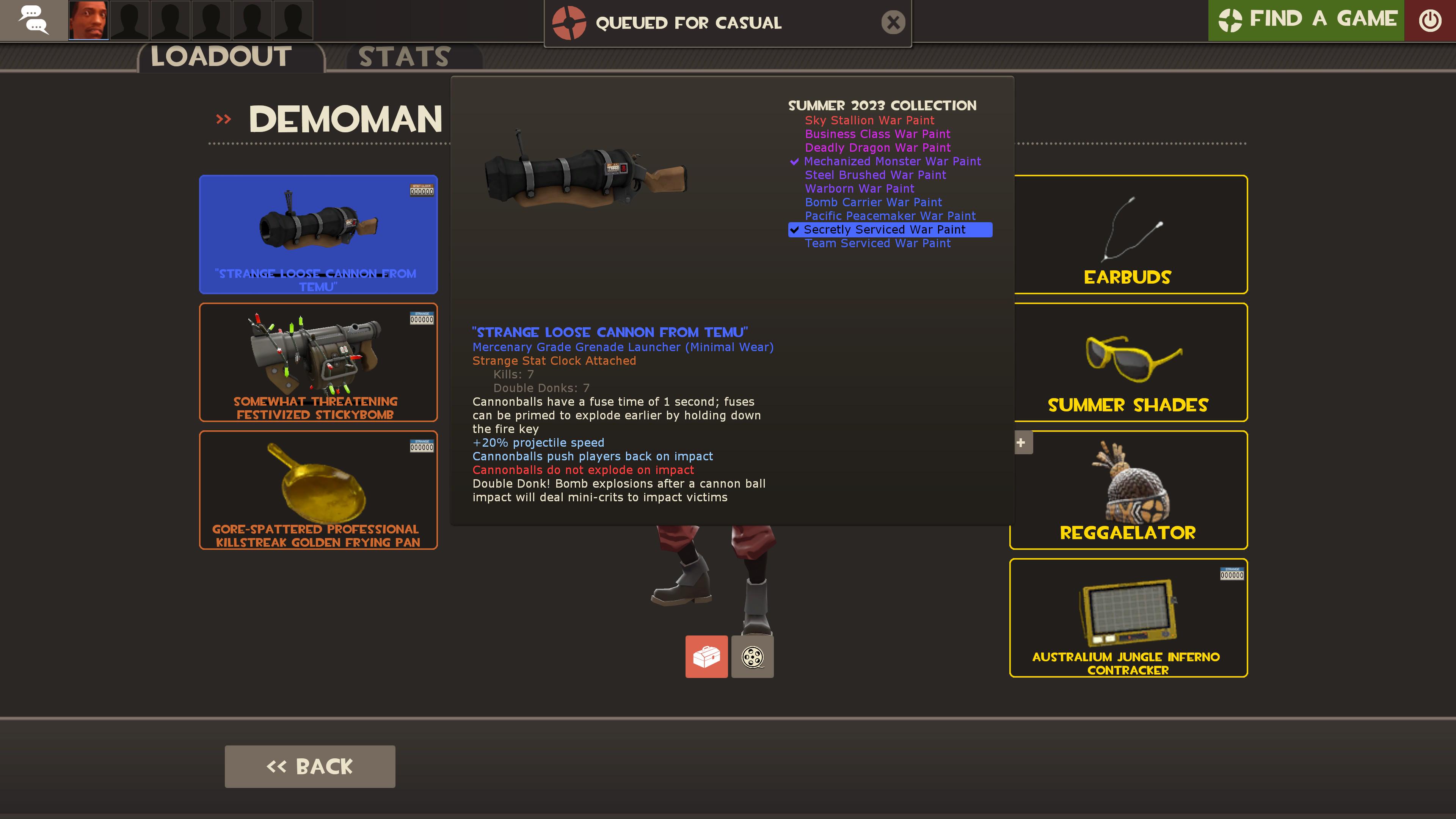Click the plus icon beside the Reggaelator slot

point(1021,442)
